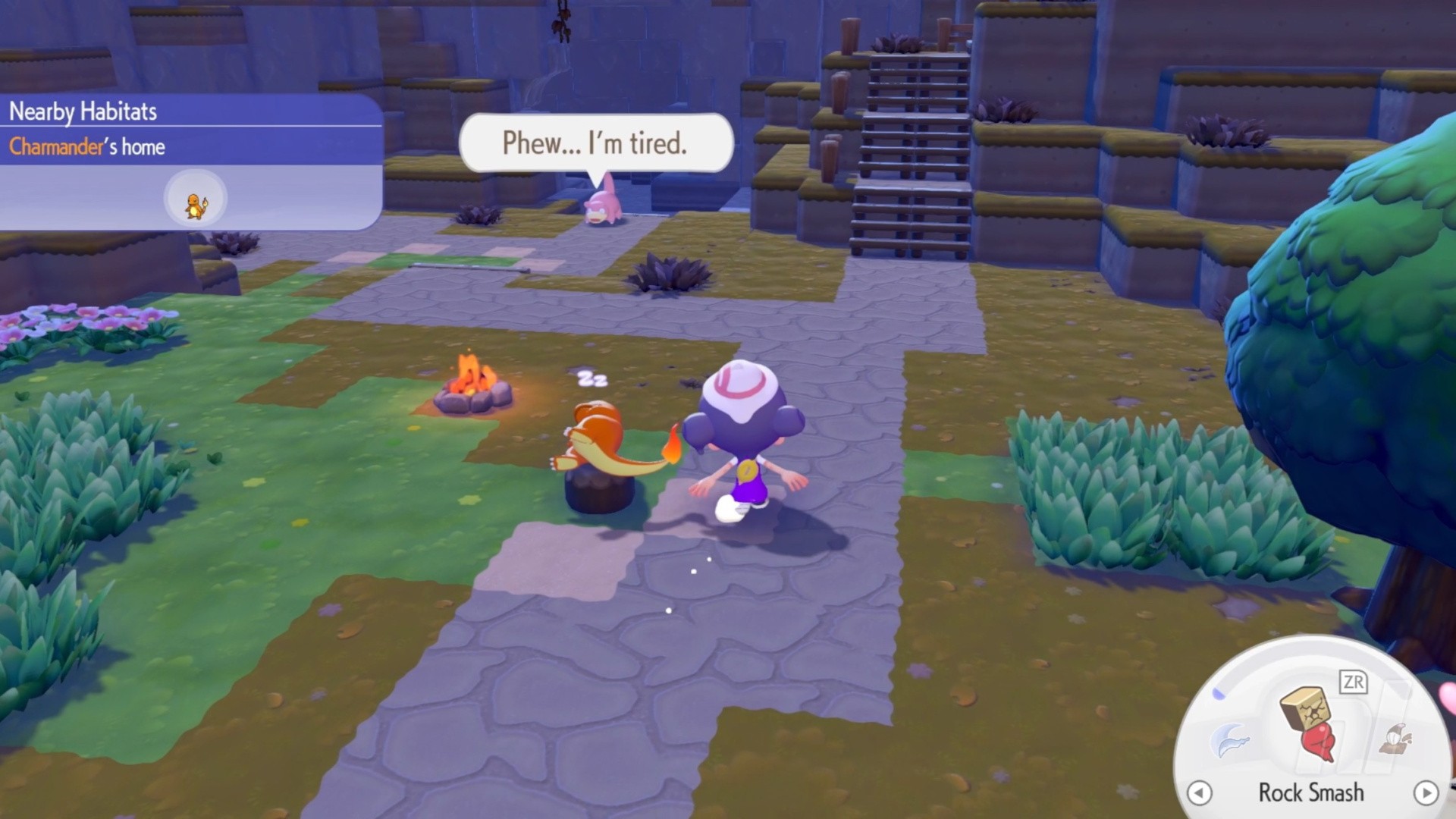Choose the faded crescent slash move icon
Image resolution: width=1456 pixels, height=819 pixels.
[1231, 741]
